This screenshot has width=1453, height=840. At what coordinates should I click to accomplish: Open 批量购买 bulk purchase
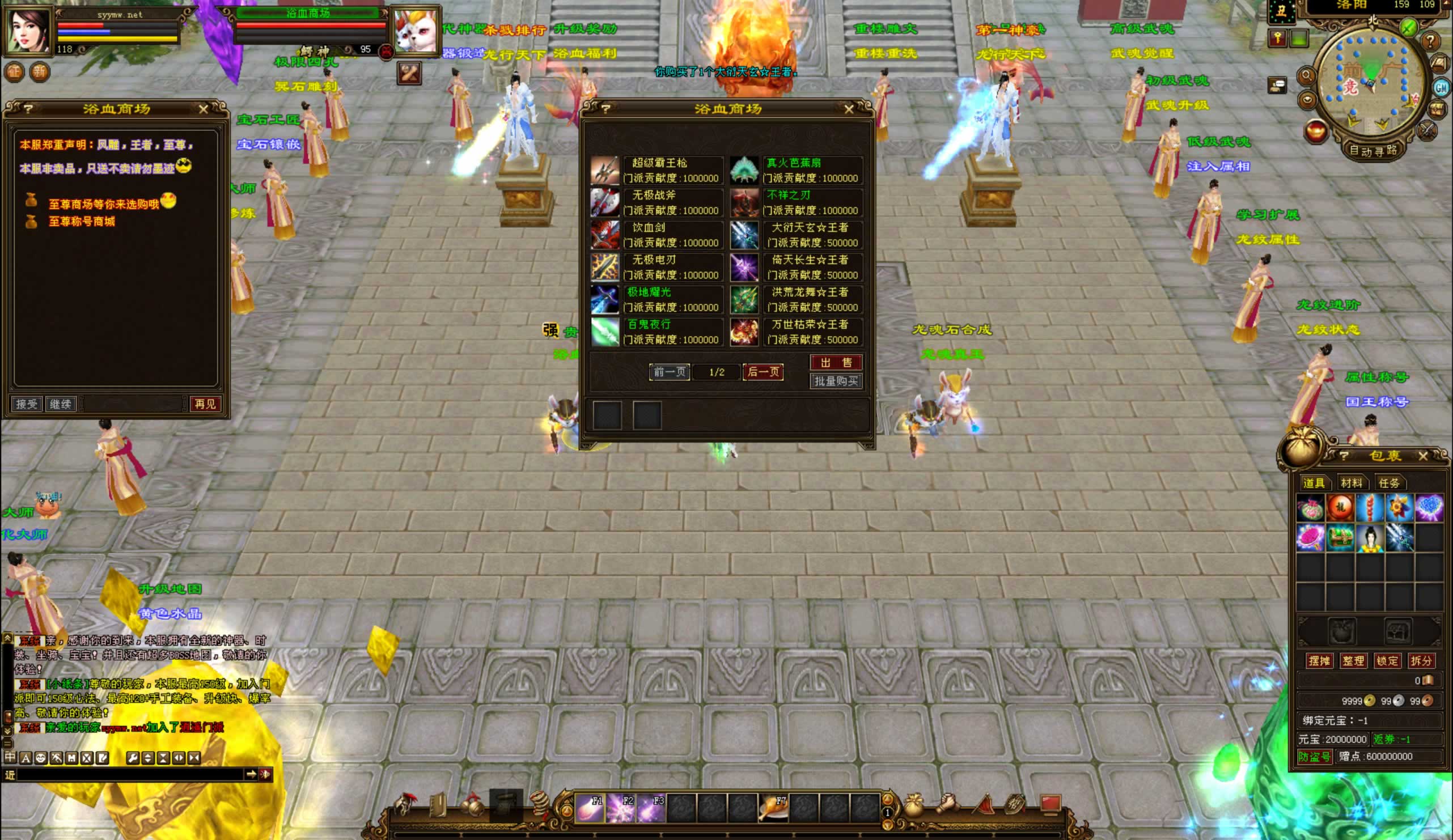click(x=836, y=381)
